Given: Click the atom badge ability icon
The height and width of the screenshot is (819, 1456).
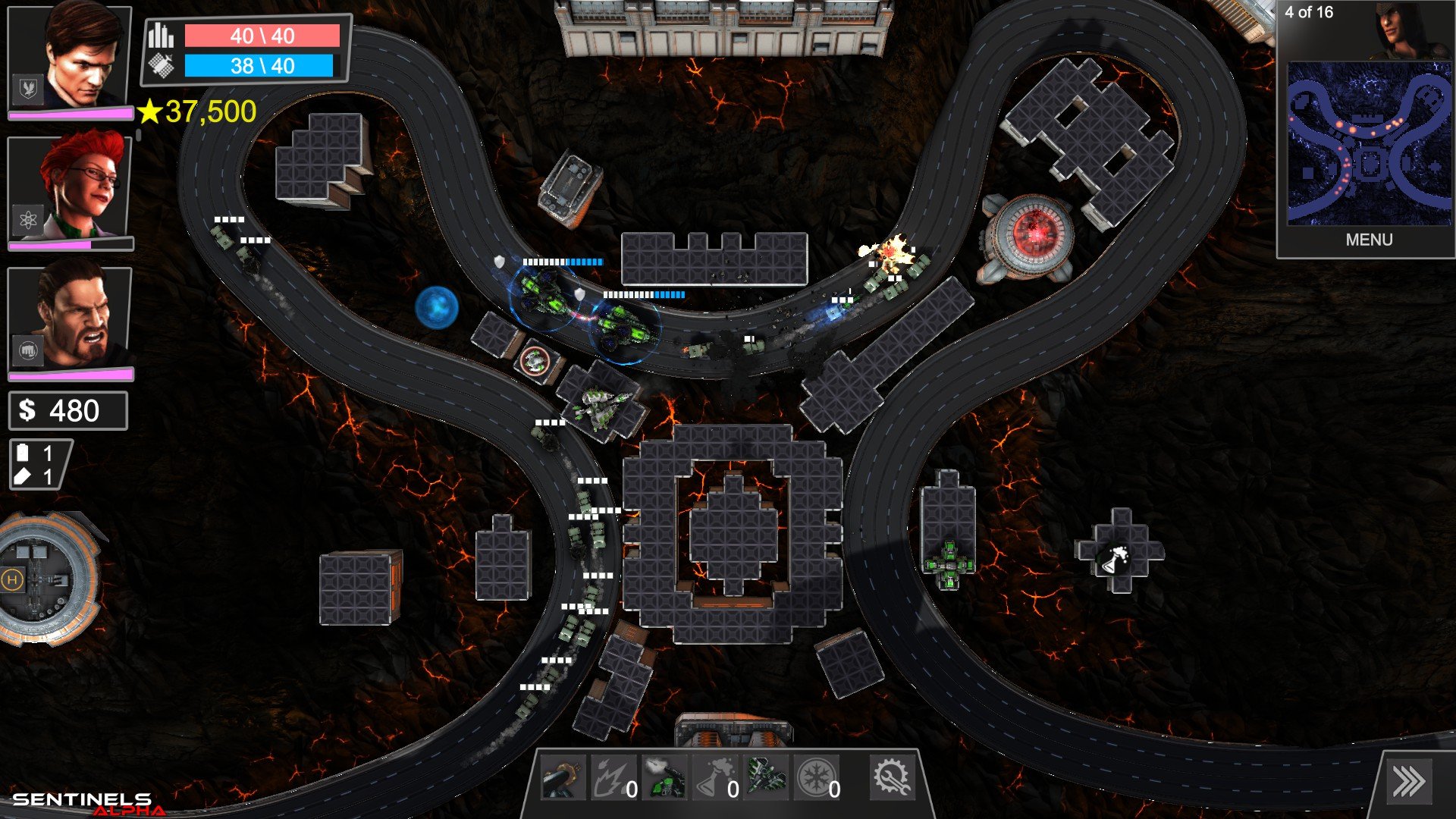Looking at the screenshot, I should point(28,221).
